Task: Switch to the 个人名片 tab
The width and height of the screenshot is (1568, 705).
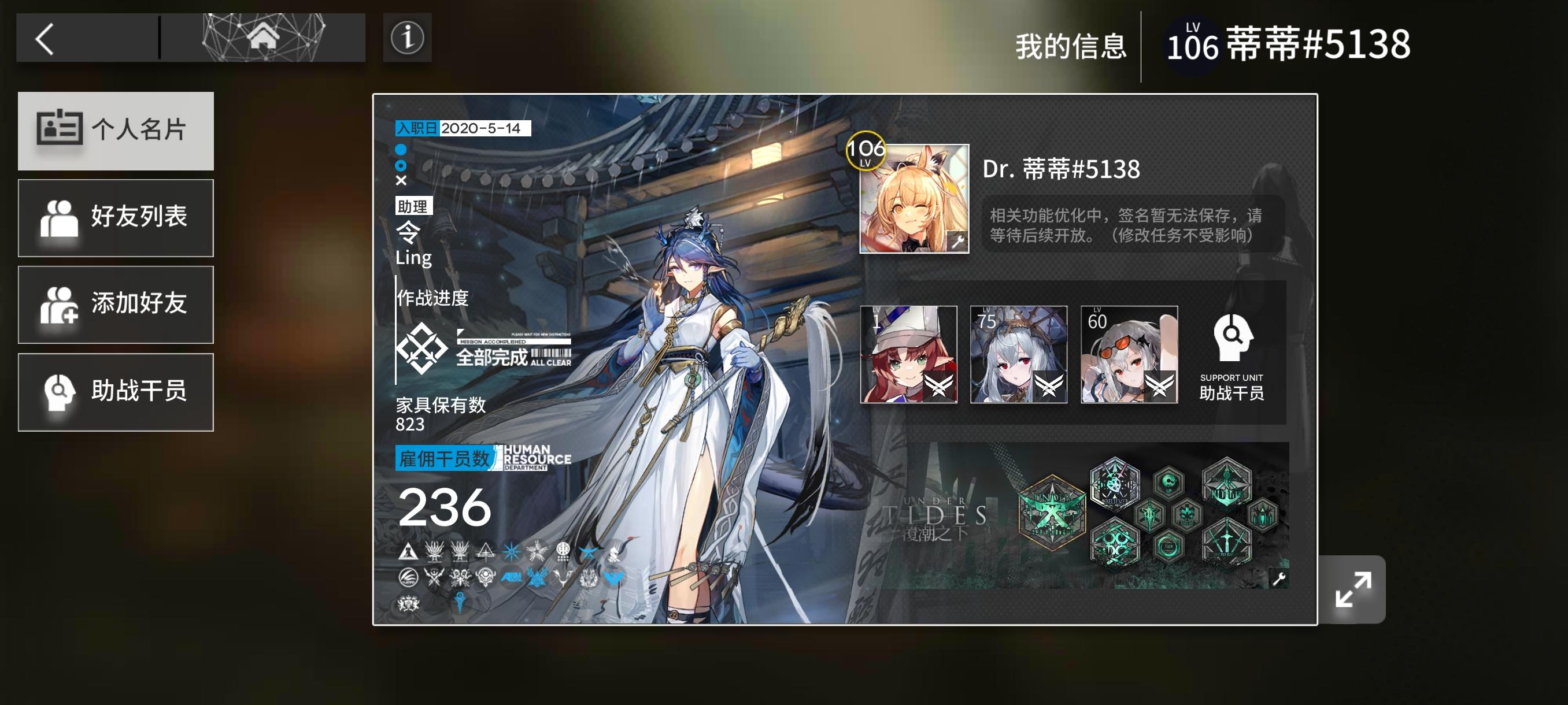Action: pyautogui.click(x=116, y=130)
